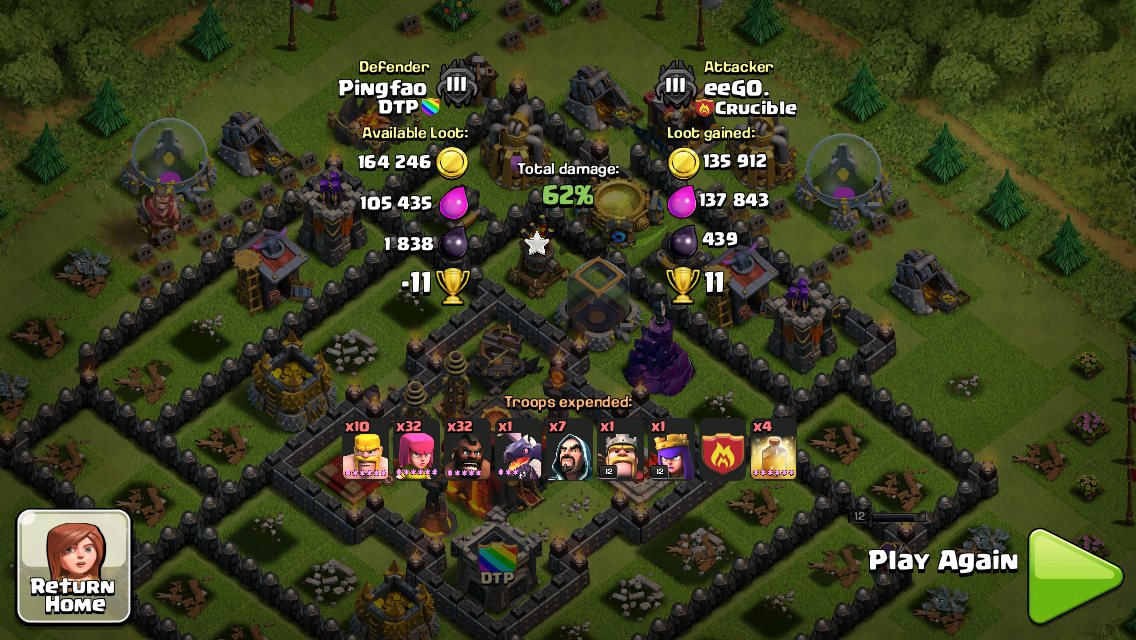Image resolution: width=1136 pixels, height=640 pixels.
Task: Select the Hog Rider troop card
Action: pos(467,451)
